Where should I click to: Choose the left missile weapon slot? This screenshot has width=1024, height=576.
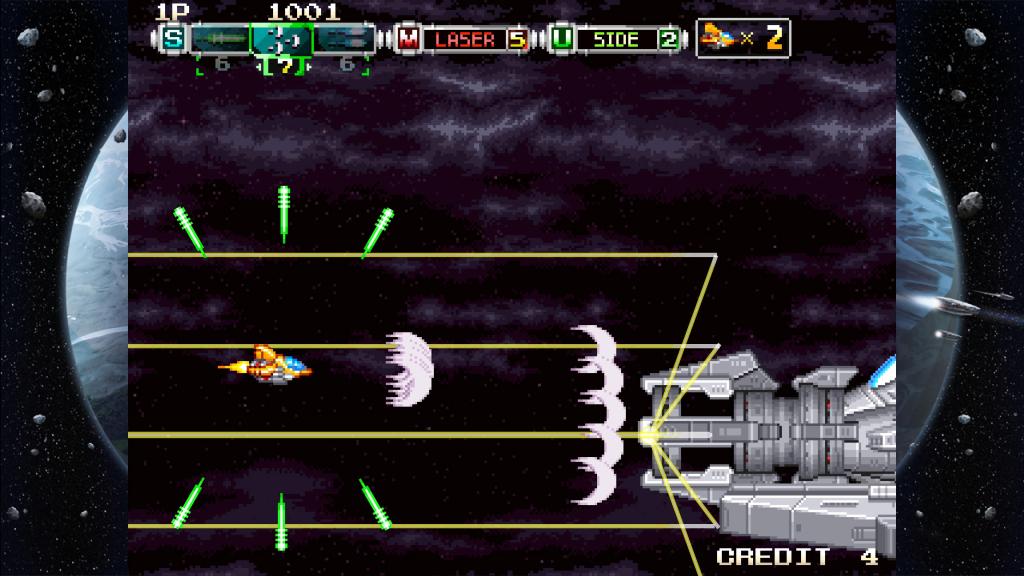tap(220, 40)
